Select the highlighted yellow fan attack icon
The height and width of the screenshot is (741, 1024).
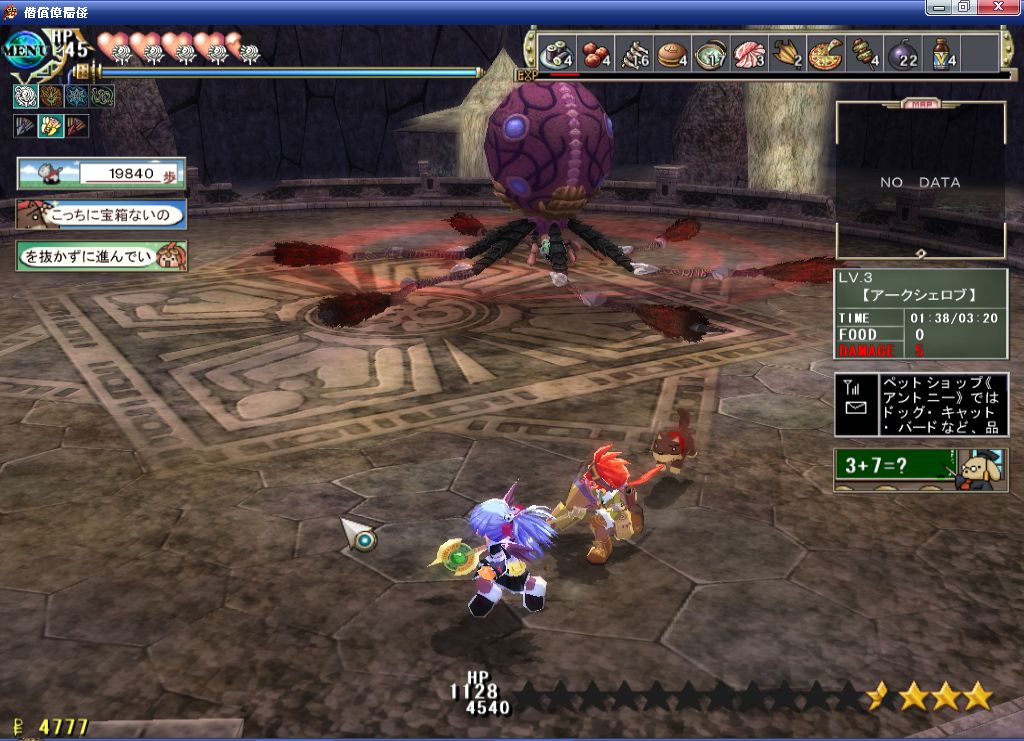click(x=51, y=126)
